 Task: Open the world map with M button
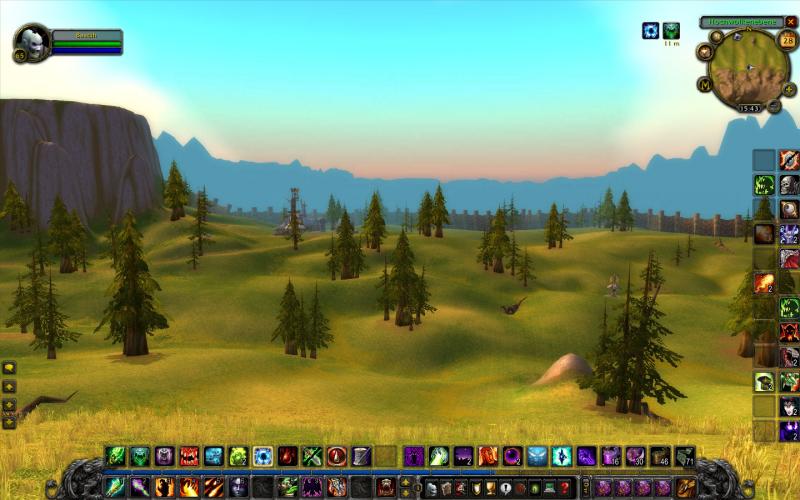(705, 86)
